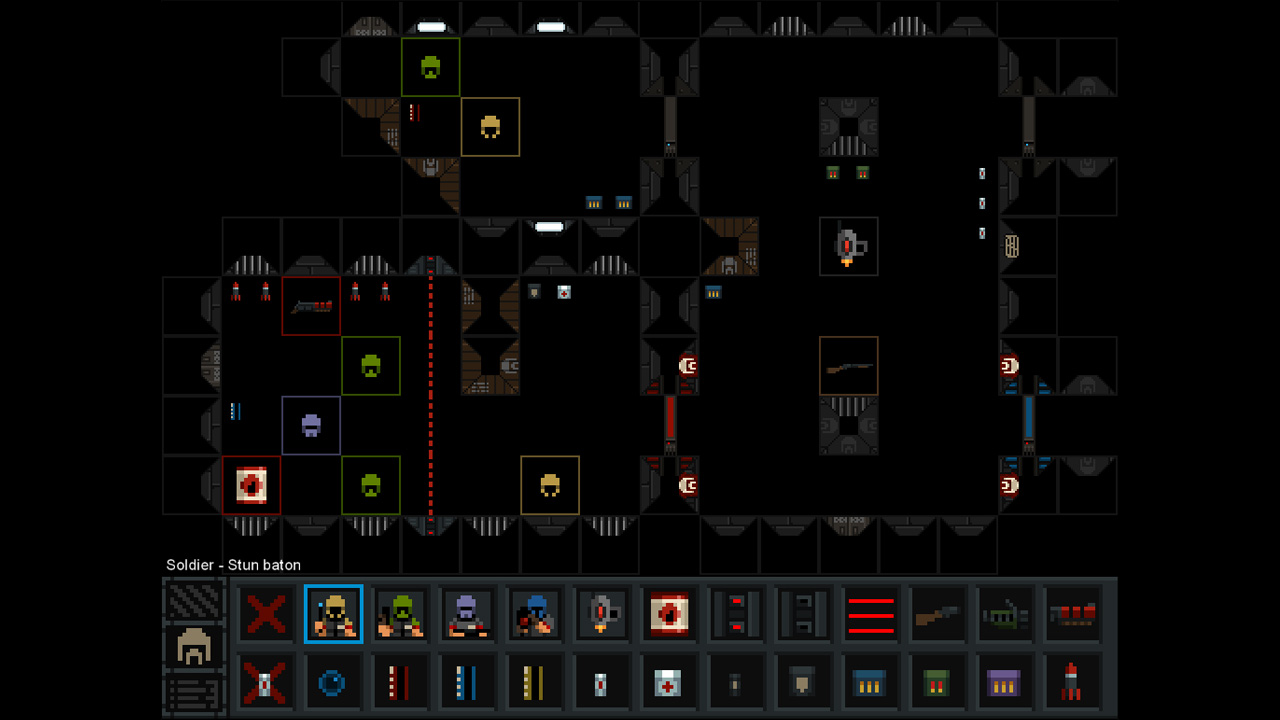Select the blue shield orb icon
The image size is (1280, 720).
334,682
